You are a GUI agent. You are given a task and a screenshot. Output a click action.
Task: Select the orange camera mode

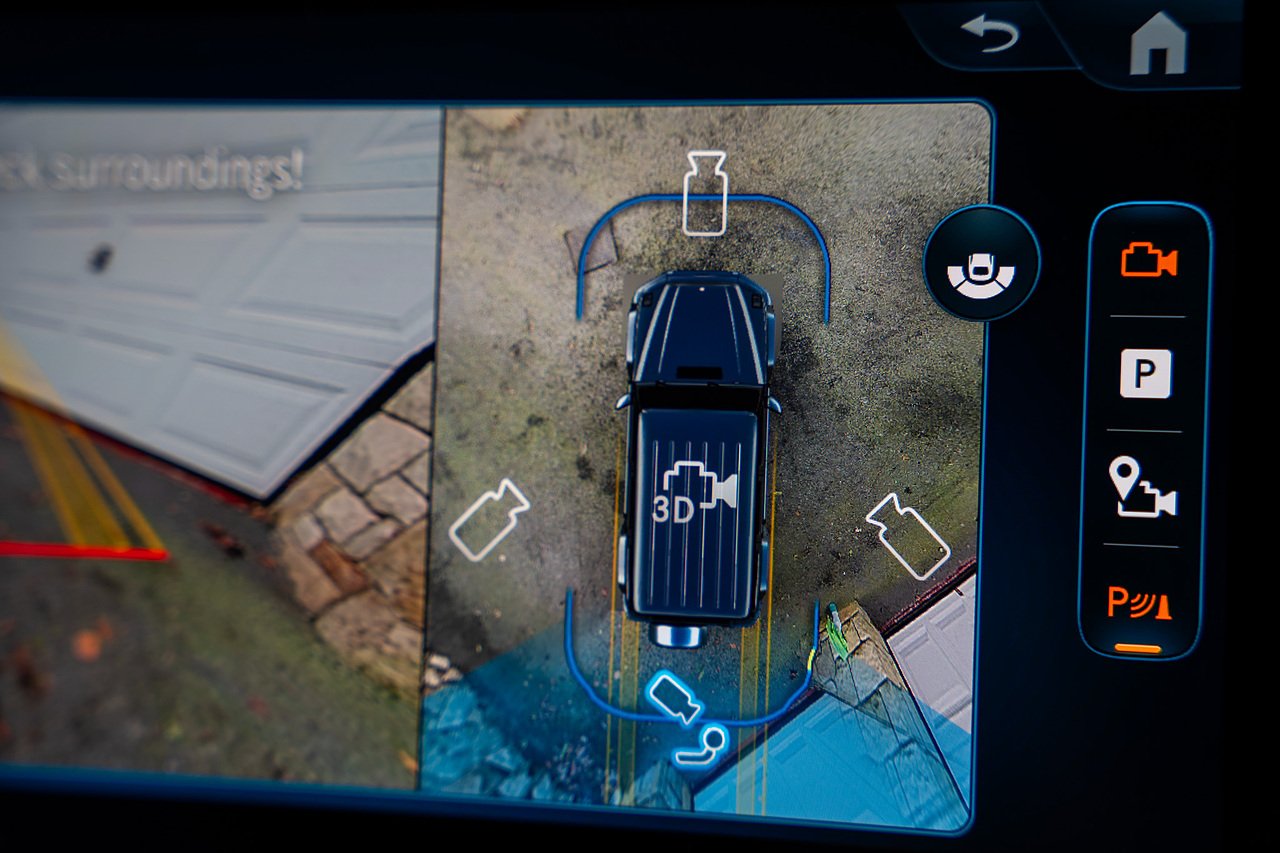pyautogui.click(x=1148, y=261)
